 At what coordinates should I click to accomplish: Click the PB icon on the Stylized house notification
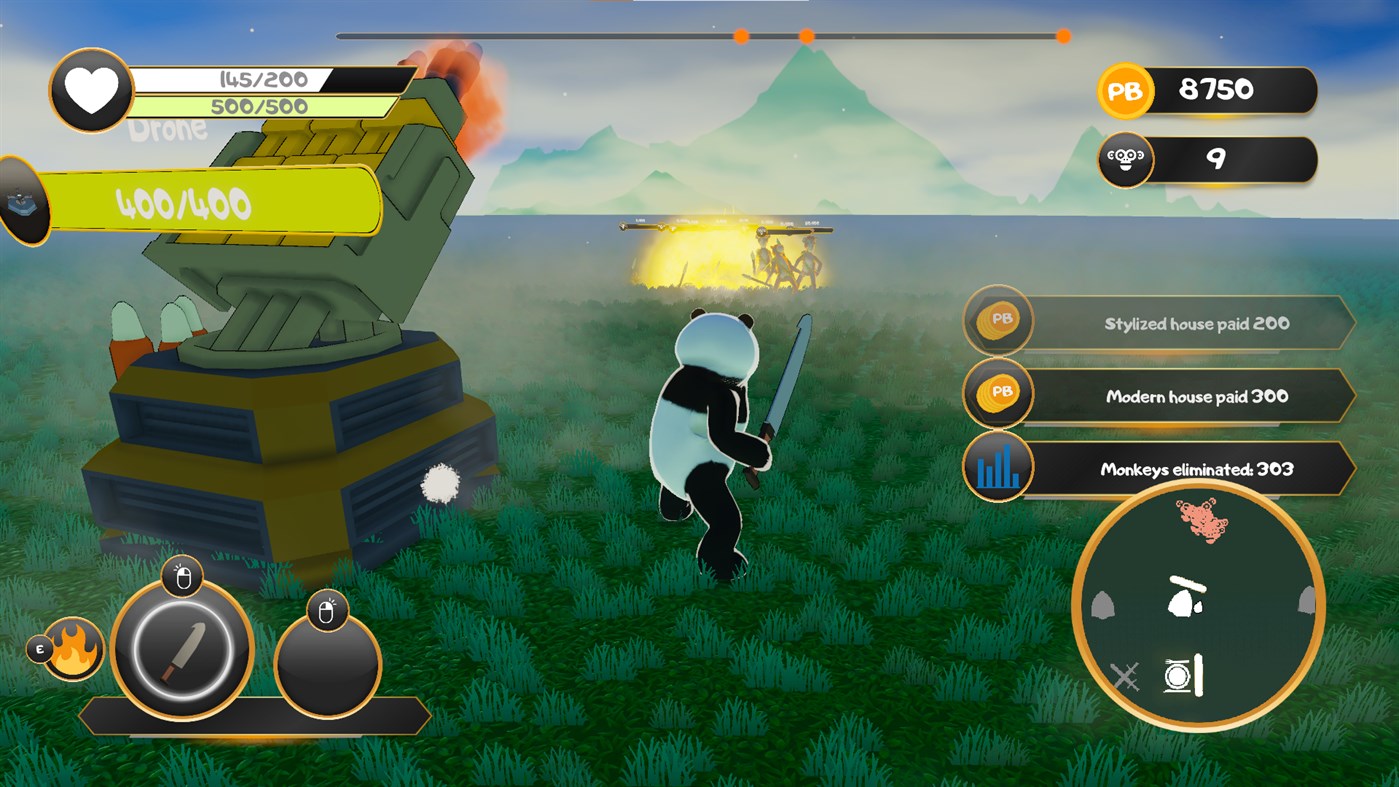(x=997, y=323)
